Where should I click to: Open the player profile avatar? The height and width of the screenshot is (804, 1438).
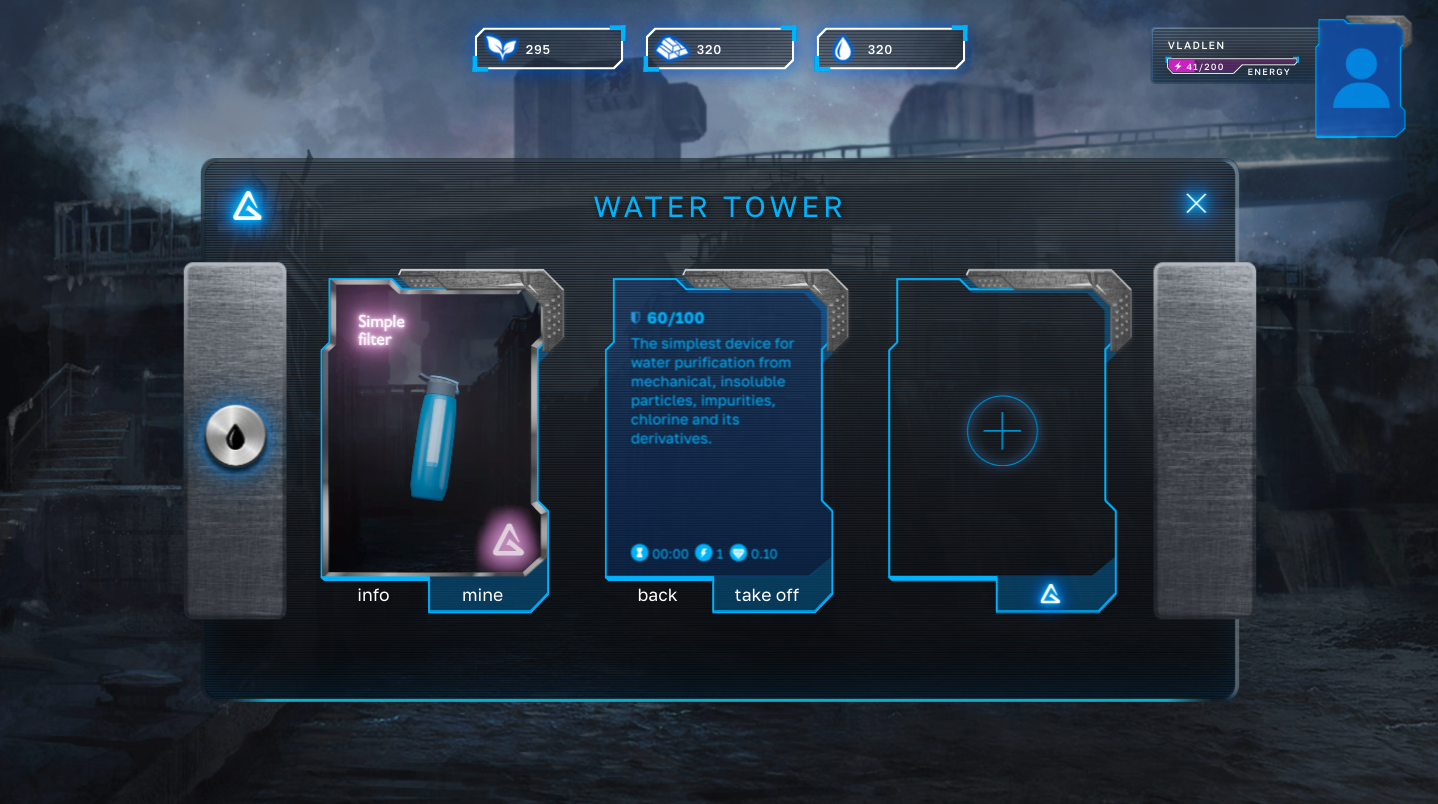click(1360, 78)
